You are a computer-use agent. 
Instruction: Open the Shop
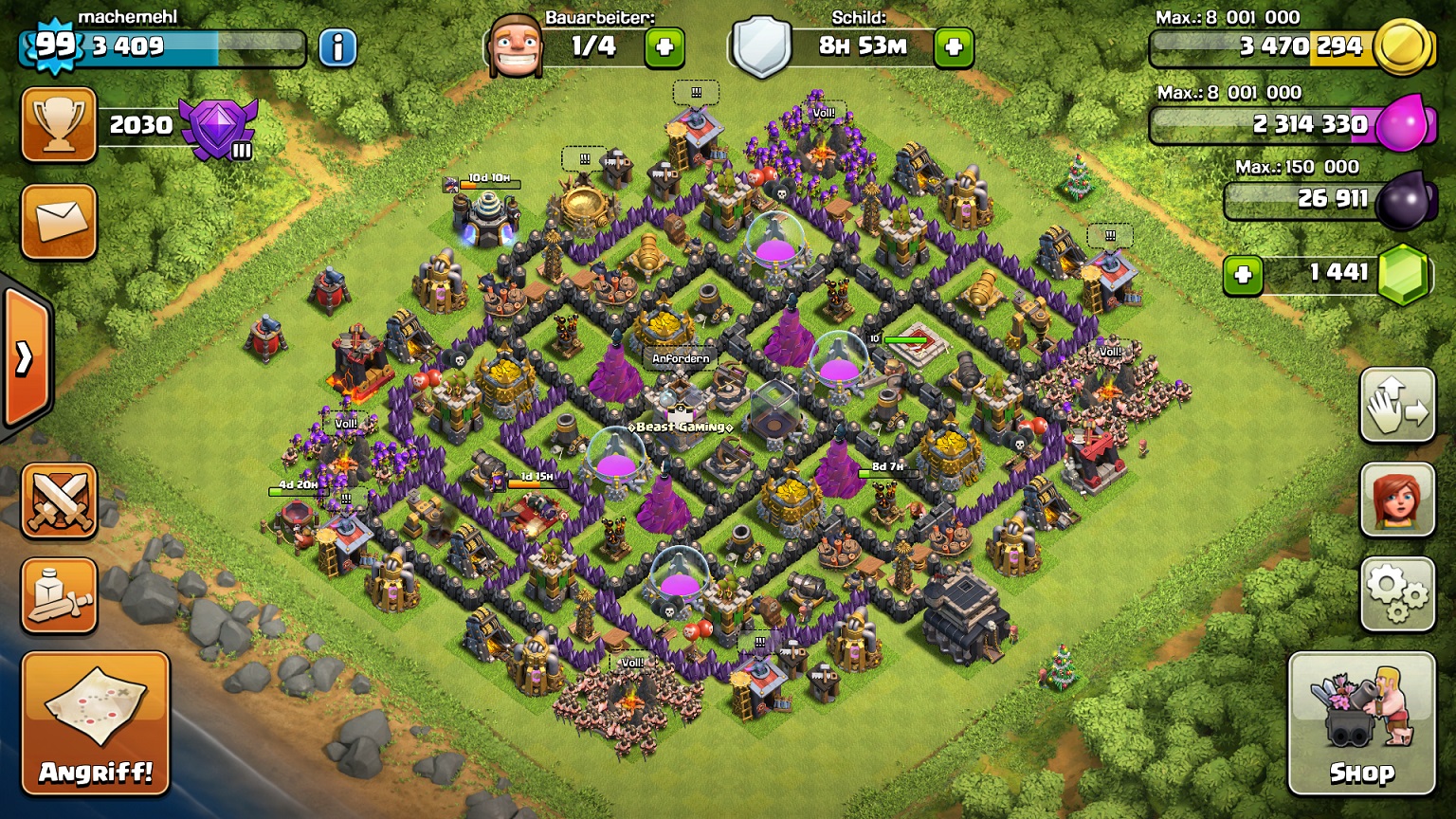[x=1360, y=723]
